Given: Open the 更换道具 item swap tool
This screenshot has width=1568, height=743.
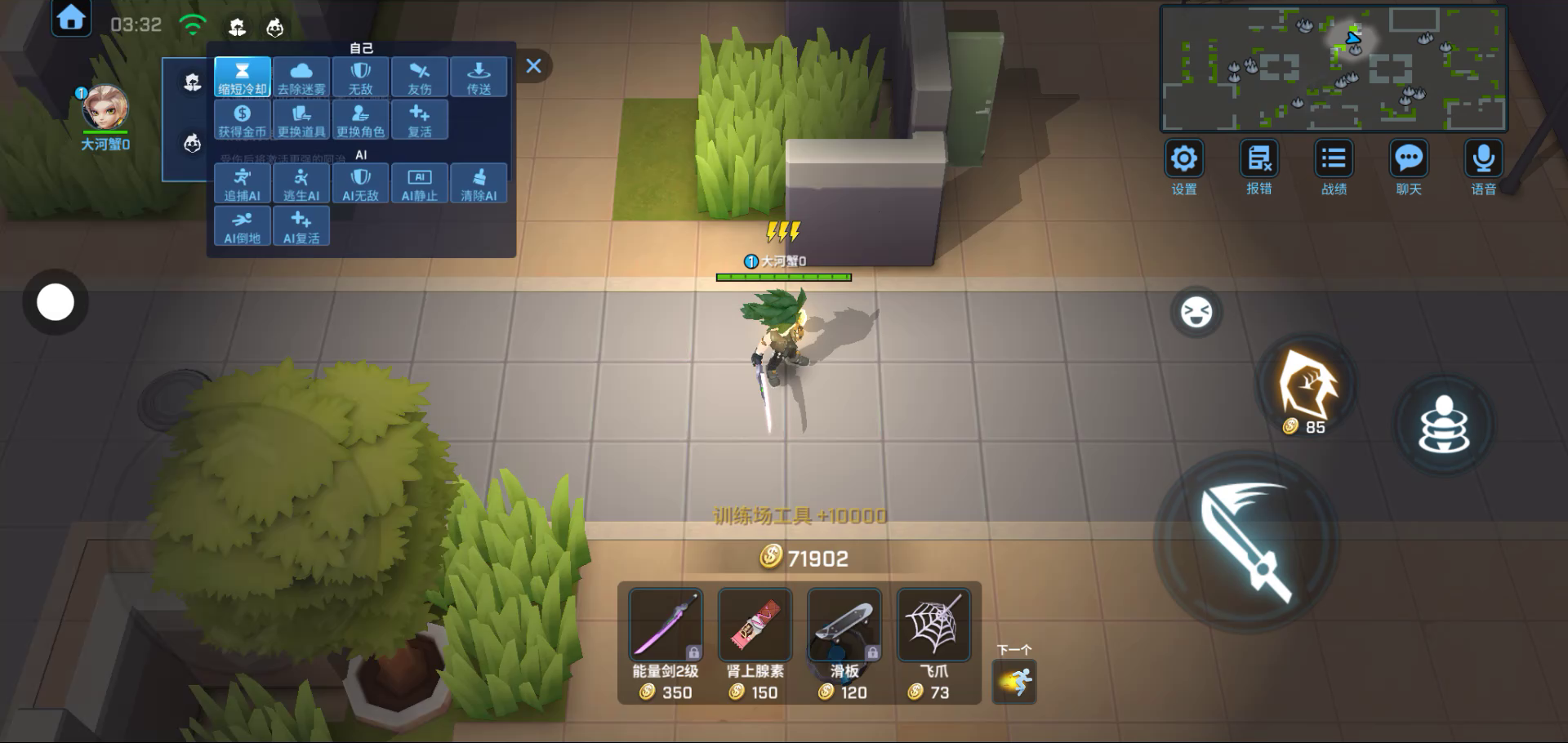Looking at the screenshot, I should click(301, 120).
